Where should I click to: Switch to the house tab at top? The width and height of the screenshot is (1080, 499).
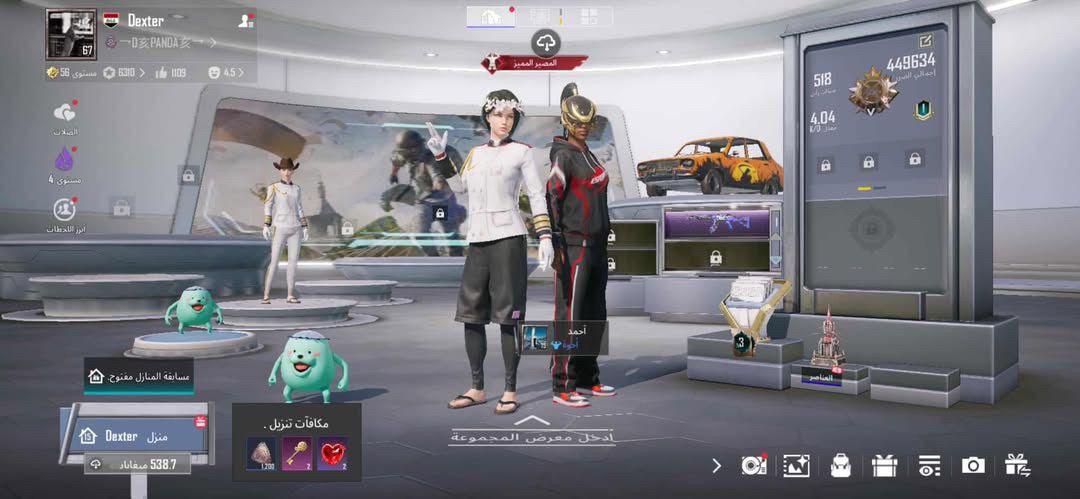click(491, 16)
